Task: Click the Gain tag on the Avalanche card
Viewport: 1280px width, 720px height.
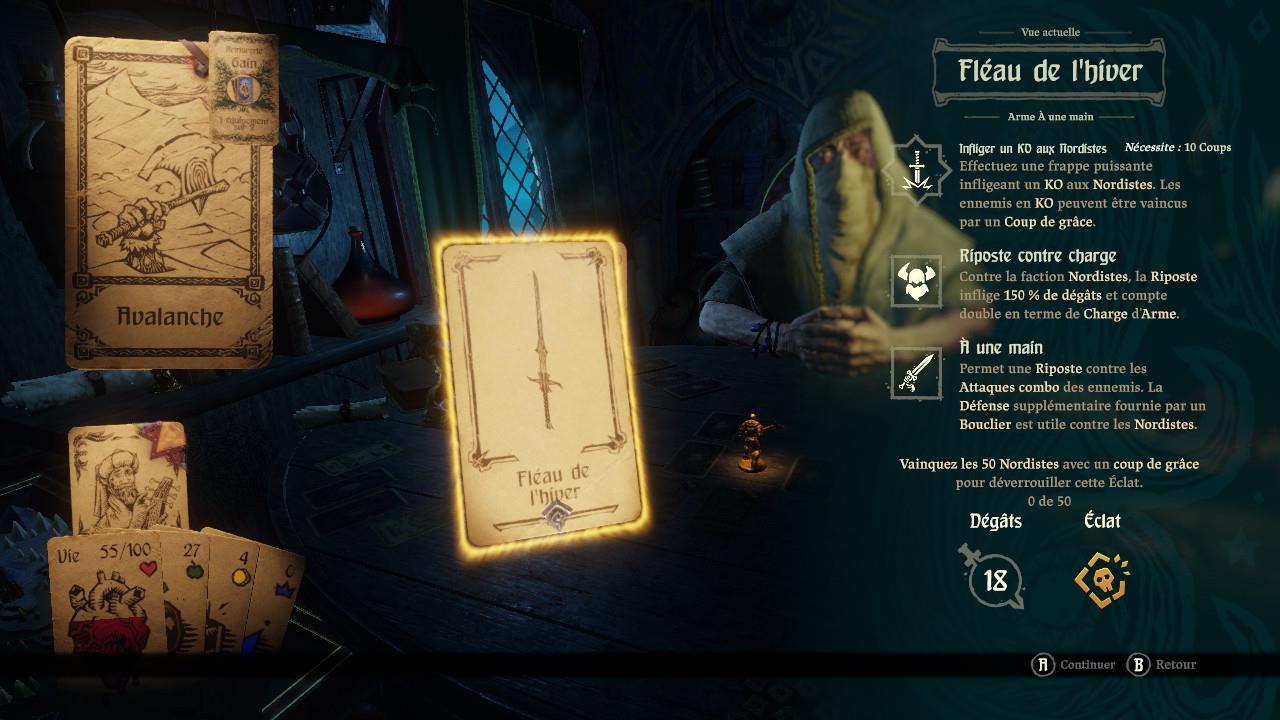Action: [x=242, y=87]
